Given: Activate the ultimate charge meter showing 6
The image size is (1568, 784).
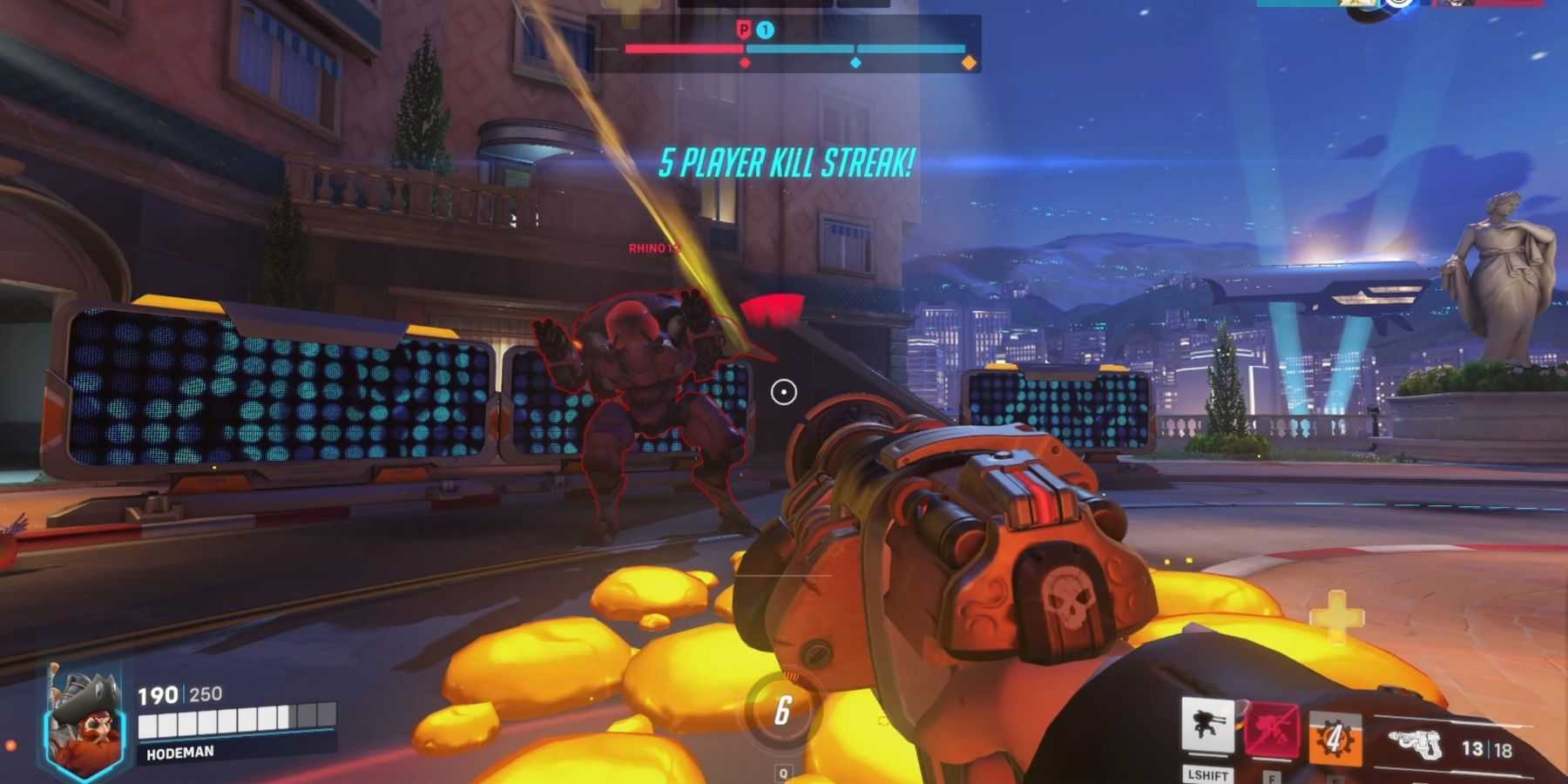Looking at the screenshot, I should click(x=782, y=712).
